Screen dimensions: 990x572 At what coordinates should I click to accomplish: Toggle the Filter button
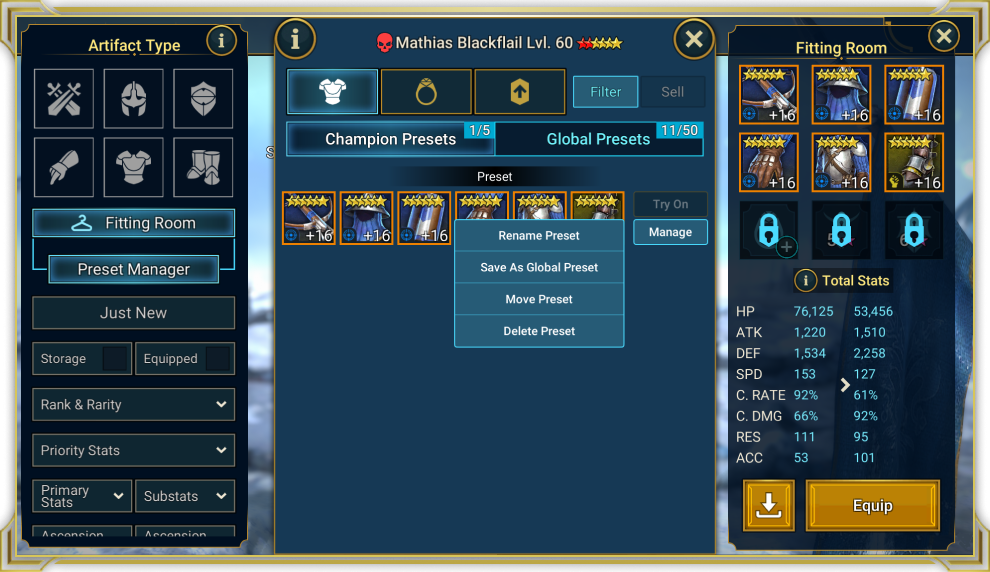coord(605,92)
